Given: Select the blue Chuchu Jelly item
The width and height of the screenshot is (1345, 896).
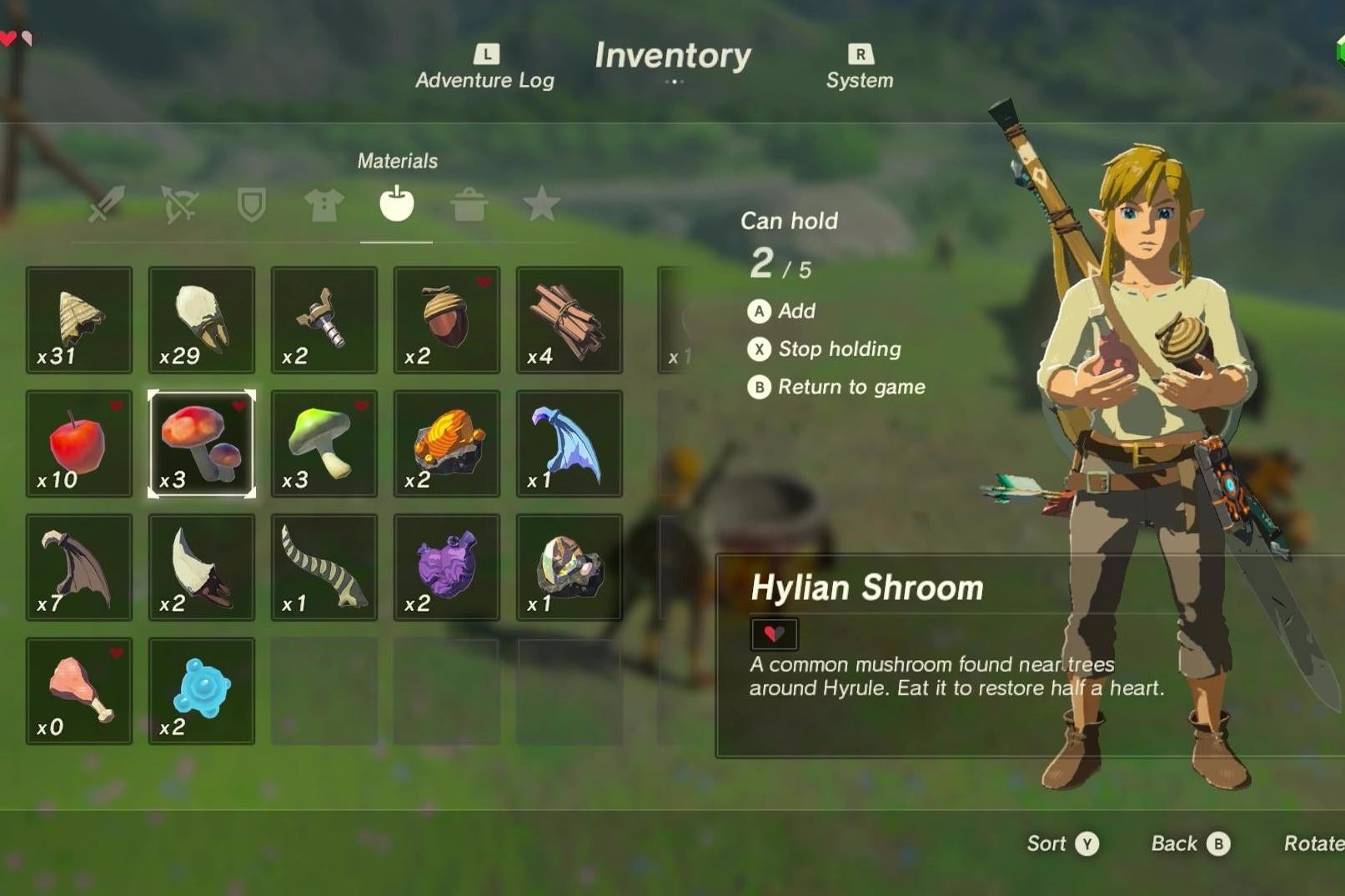Looking at the screenshot, I should pos(201,690).
